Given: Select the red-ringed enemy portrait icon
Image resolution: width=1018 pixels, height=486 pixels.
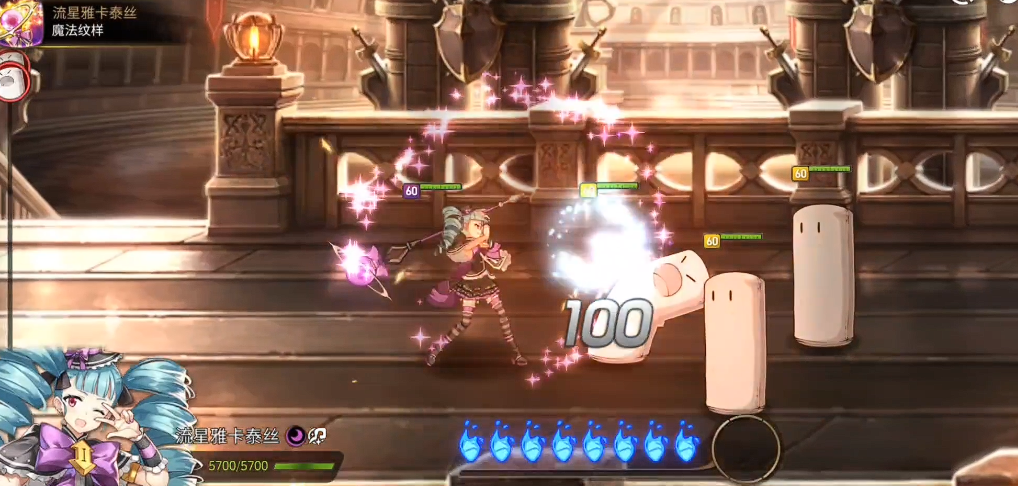Looking at the screenshot, I should point(12,78).
